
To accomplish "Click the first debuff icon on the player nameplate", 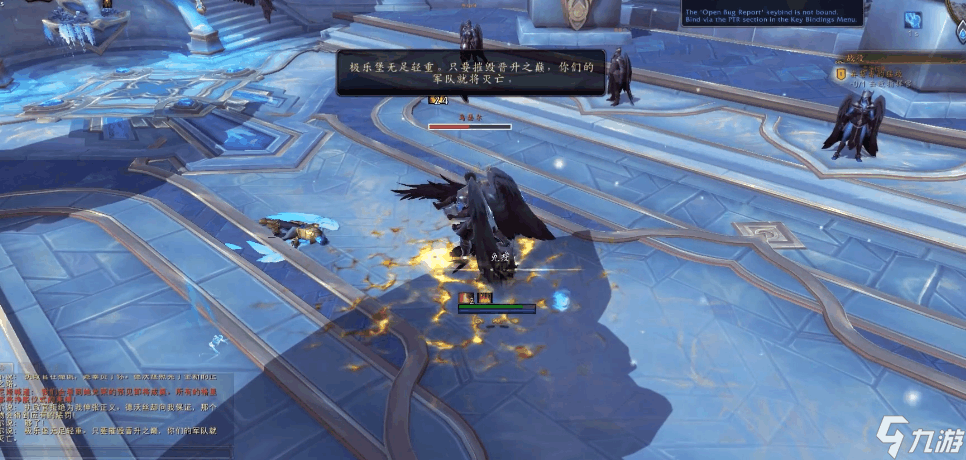I will click(465, 297).
